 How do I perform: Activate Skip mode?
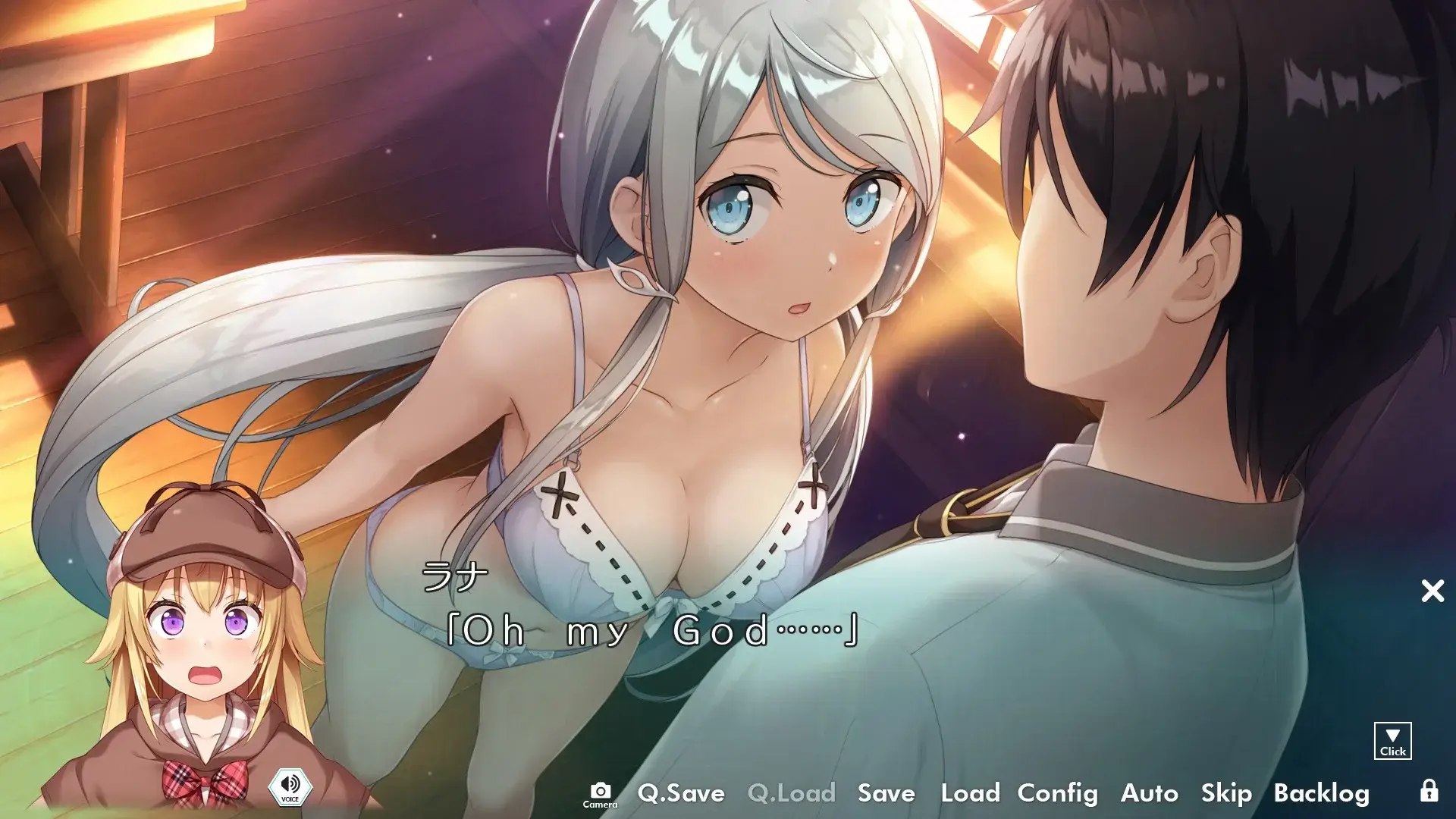pyautogui.click(x=1226, y=793)
